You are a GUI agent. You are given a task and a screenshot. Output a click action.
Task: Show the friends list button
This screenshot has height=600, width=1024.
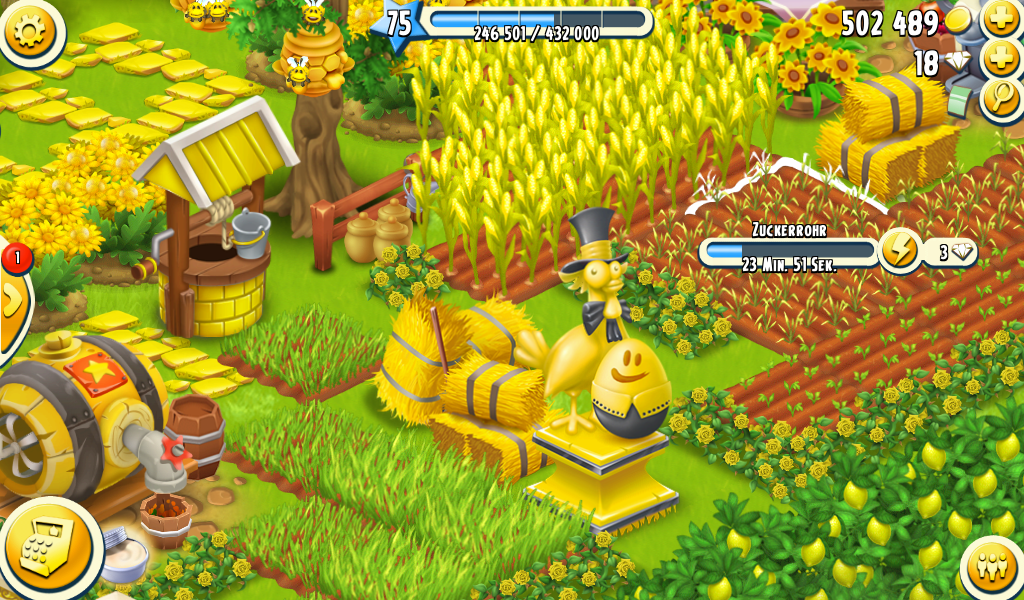pos(993,567)
